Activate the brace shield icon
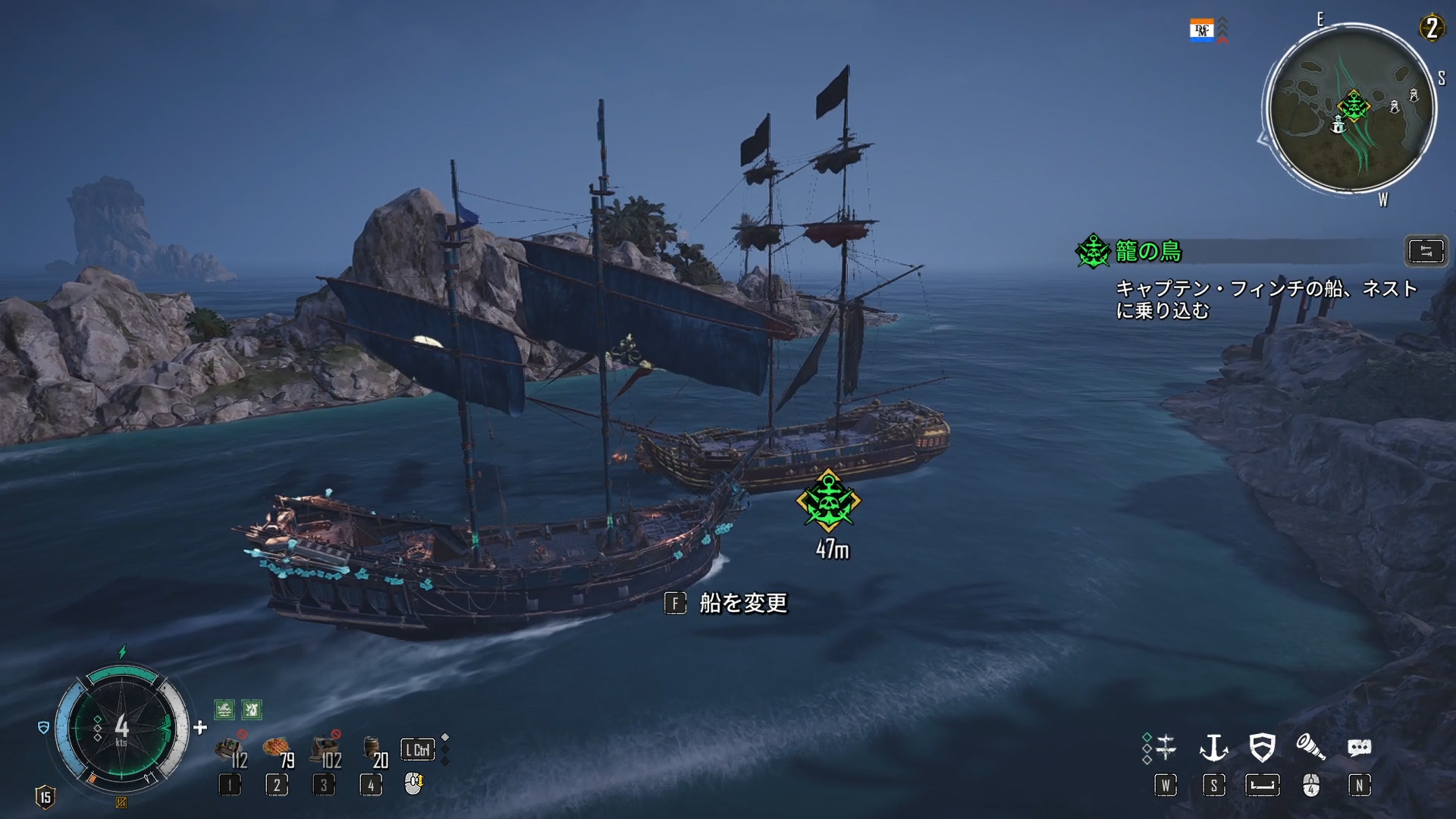Viewport: 1456px width, 819px height. pos(1262,748)
